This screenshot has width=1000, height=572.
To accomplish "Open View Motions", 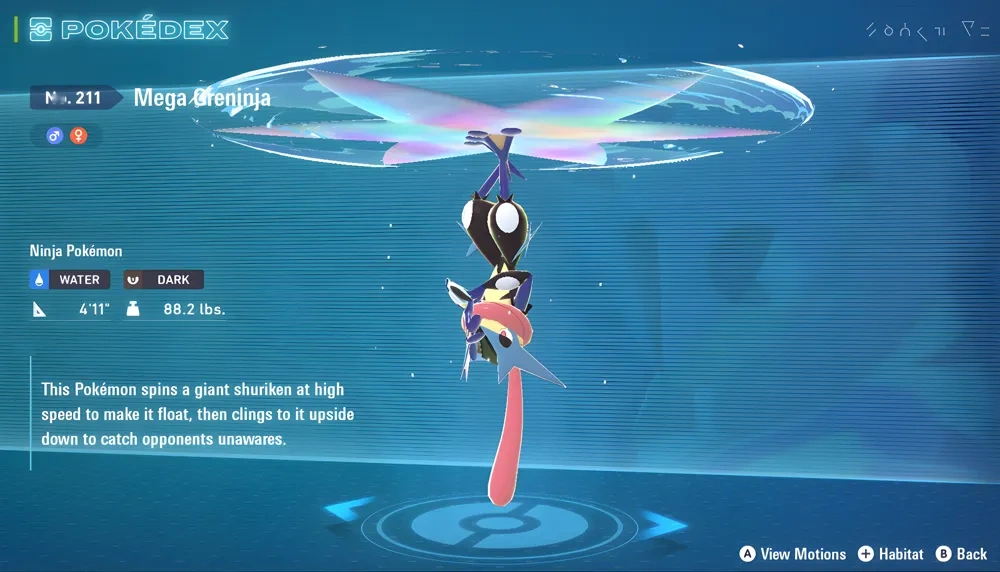I will coord(792,554).
